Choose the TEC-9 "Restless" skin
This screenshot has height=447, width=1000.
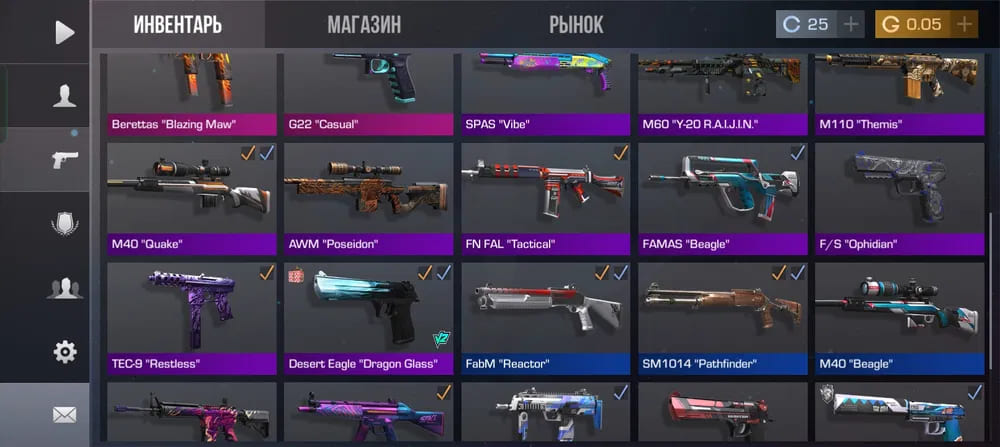pos(190,316)
